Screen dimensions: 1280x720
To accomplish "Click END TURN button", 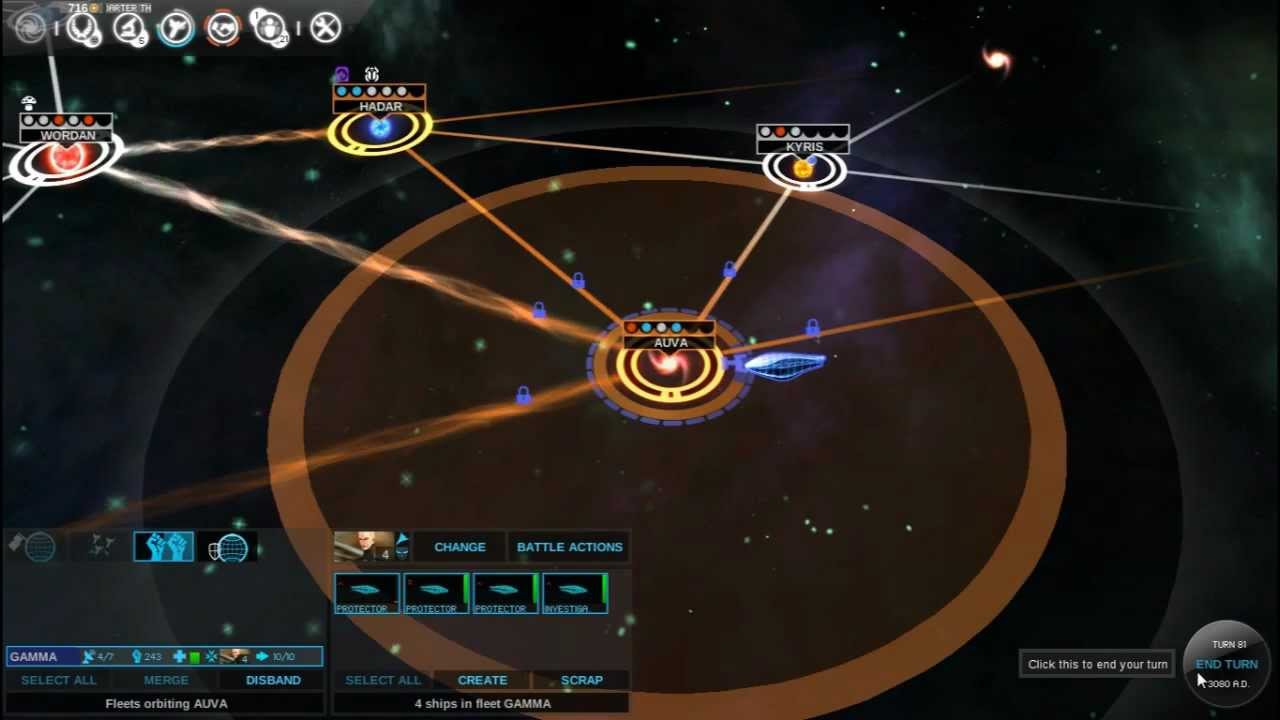I will coord(1226,664).
